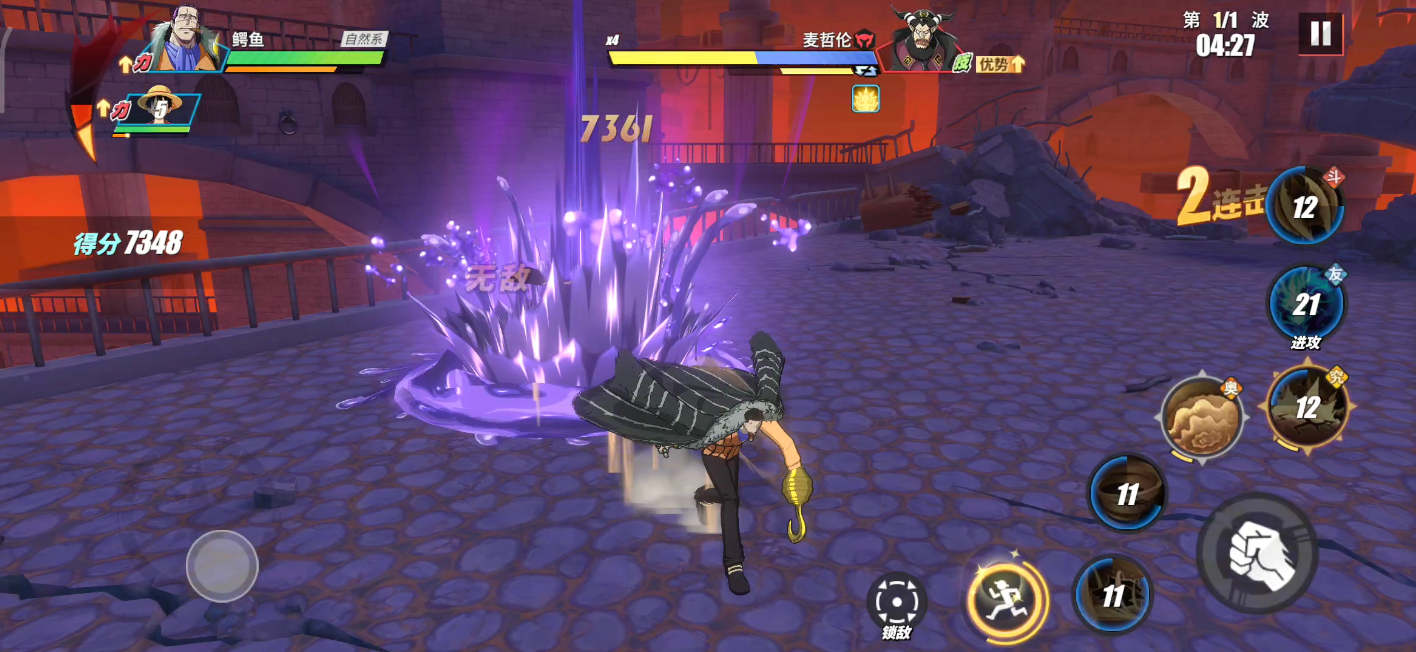Tap the fist basic attack button
Image resolution: width=1416 pixels, height=652 pixels.
coord(1257,552)
